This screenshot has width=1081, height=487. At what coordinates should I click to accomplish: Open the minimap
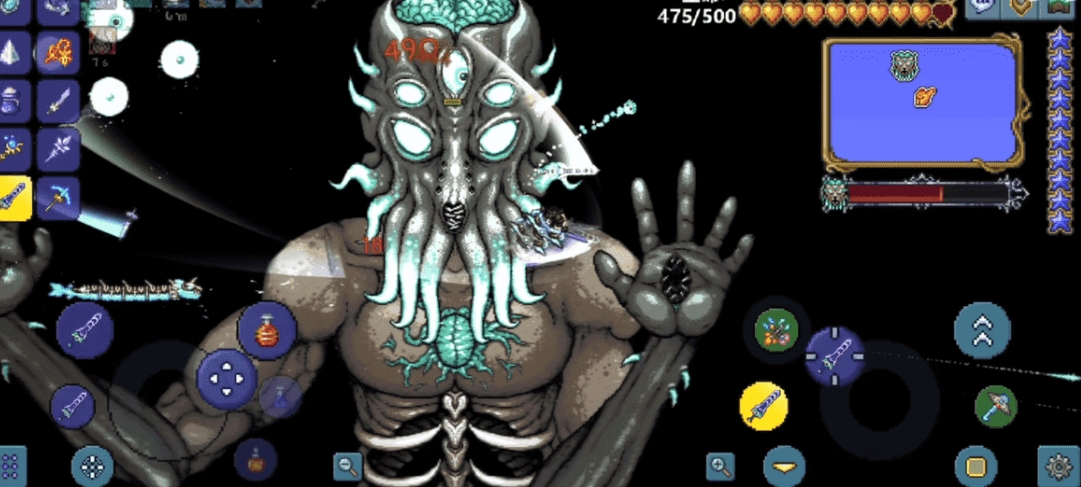pos(923,103)
